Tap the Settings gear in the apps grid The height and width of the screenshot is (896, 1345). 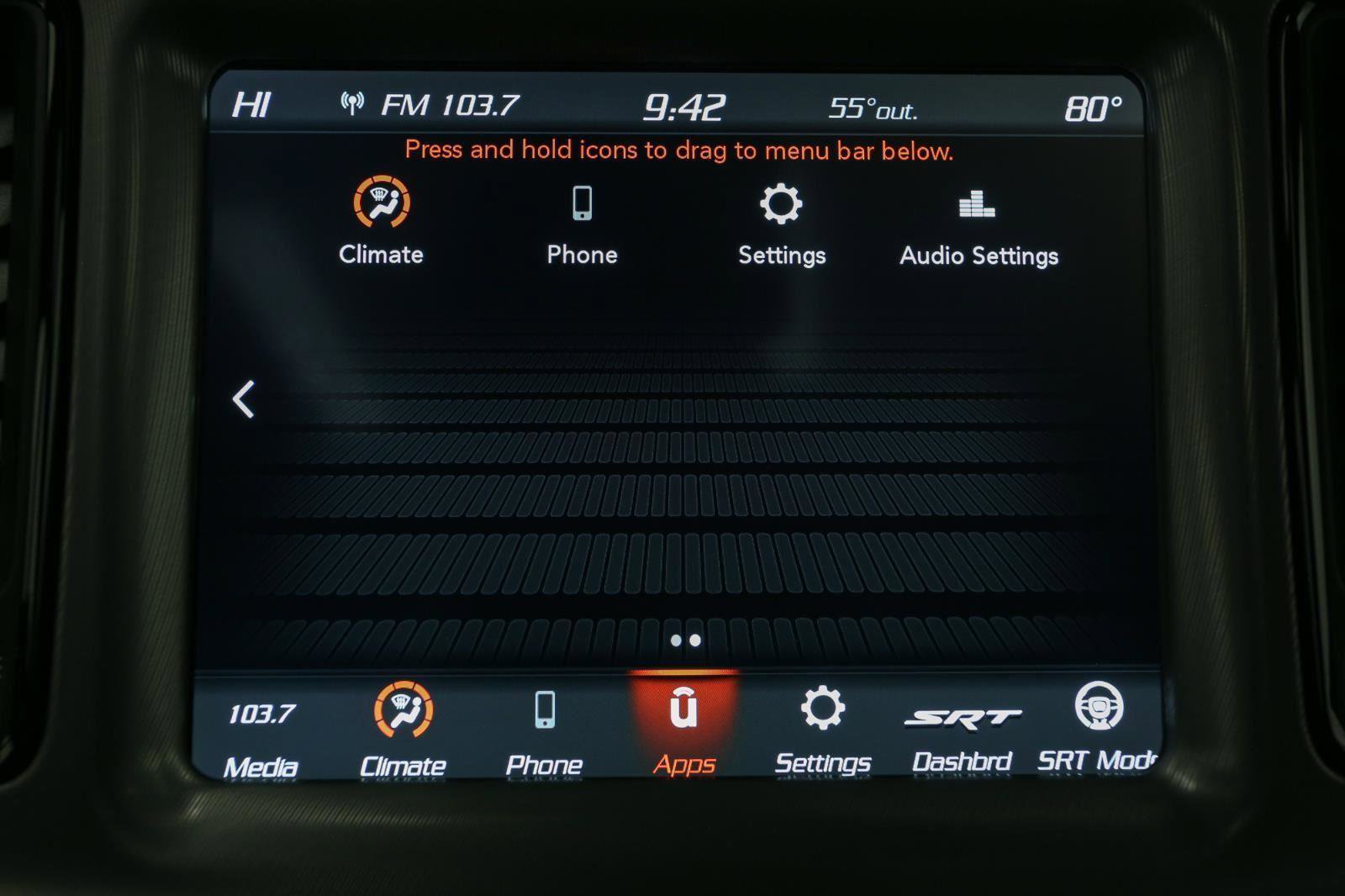pos(782,203)
